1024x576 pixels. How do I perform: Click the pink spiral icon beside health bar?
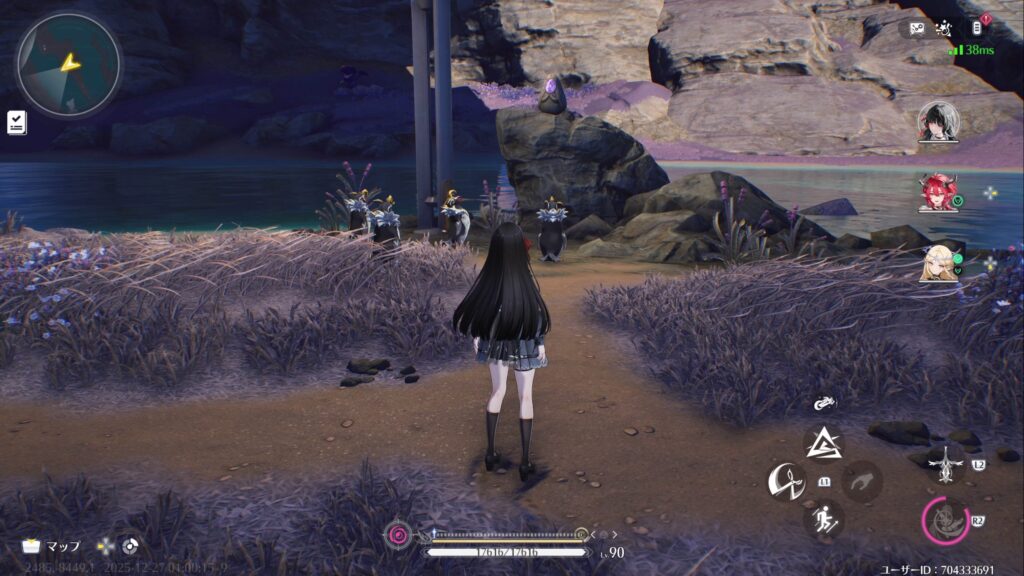[400, 535]
